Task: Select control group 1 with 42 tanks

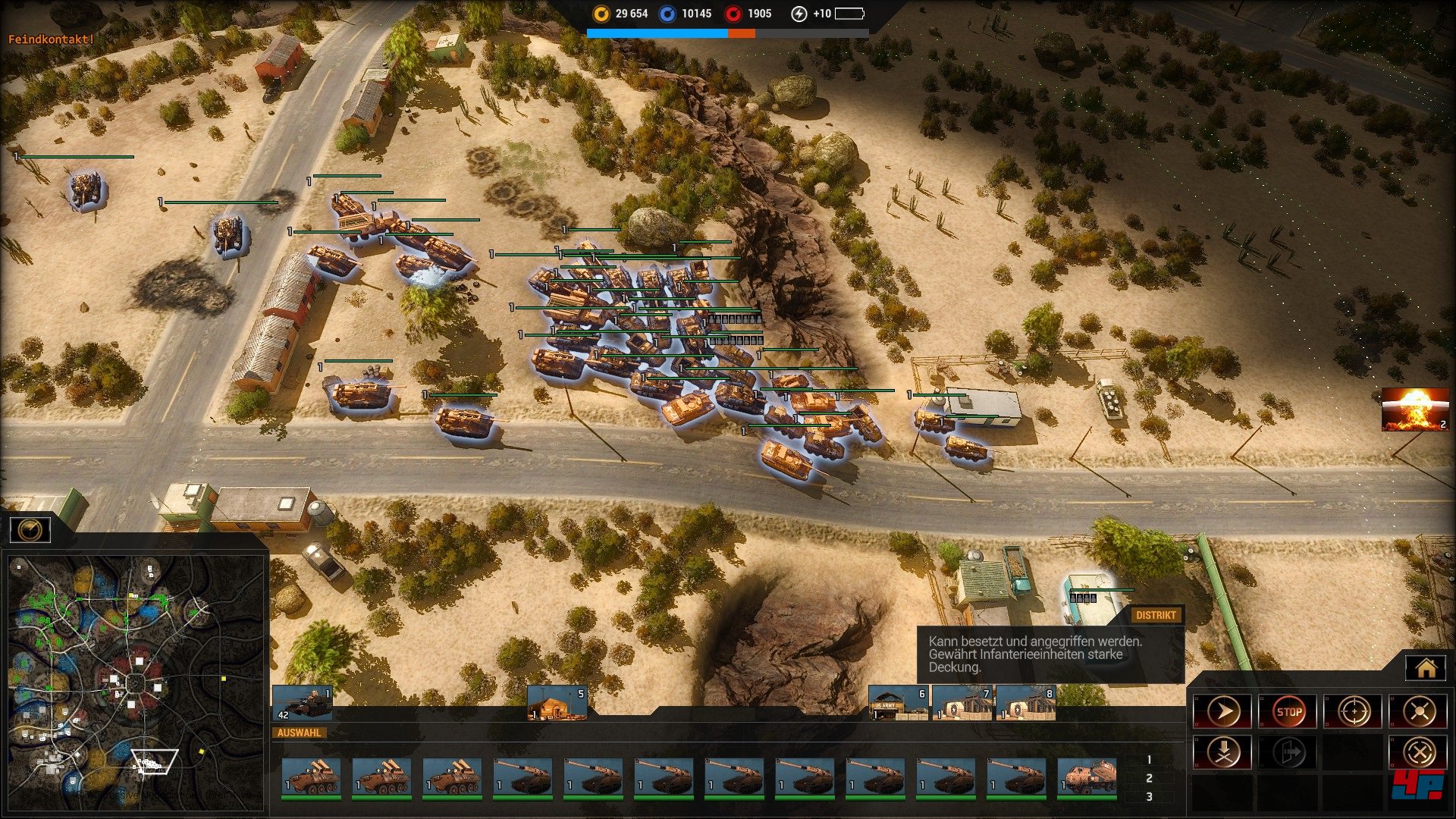Action: (302, 703)
